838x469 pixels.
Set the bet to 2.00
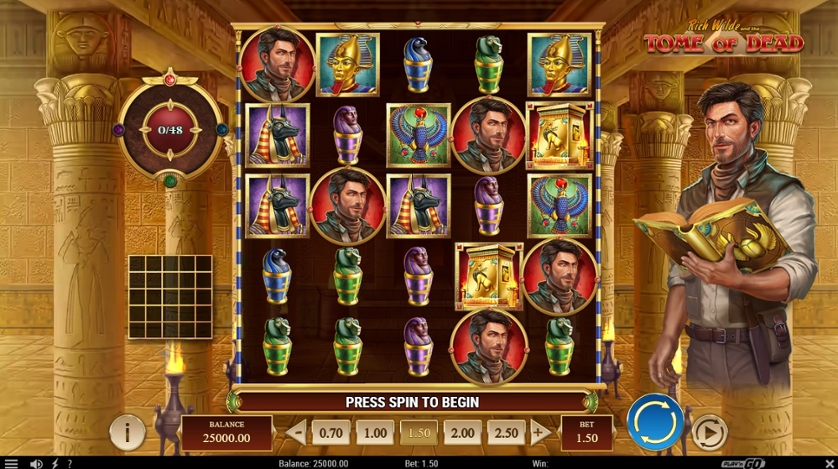point(462,433)
